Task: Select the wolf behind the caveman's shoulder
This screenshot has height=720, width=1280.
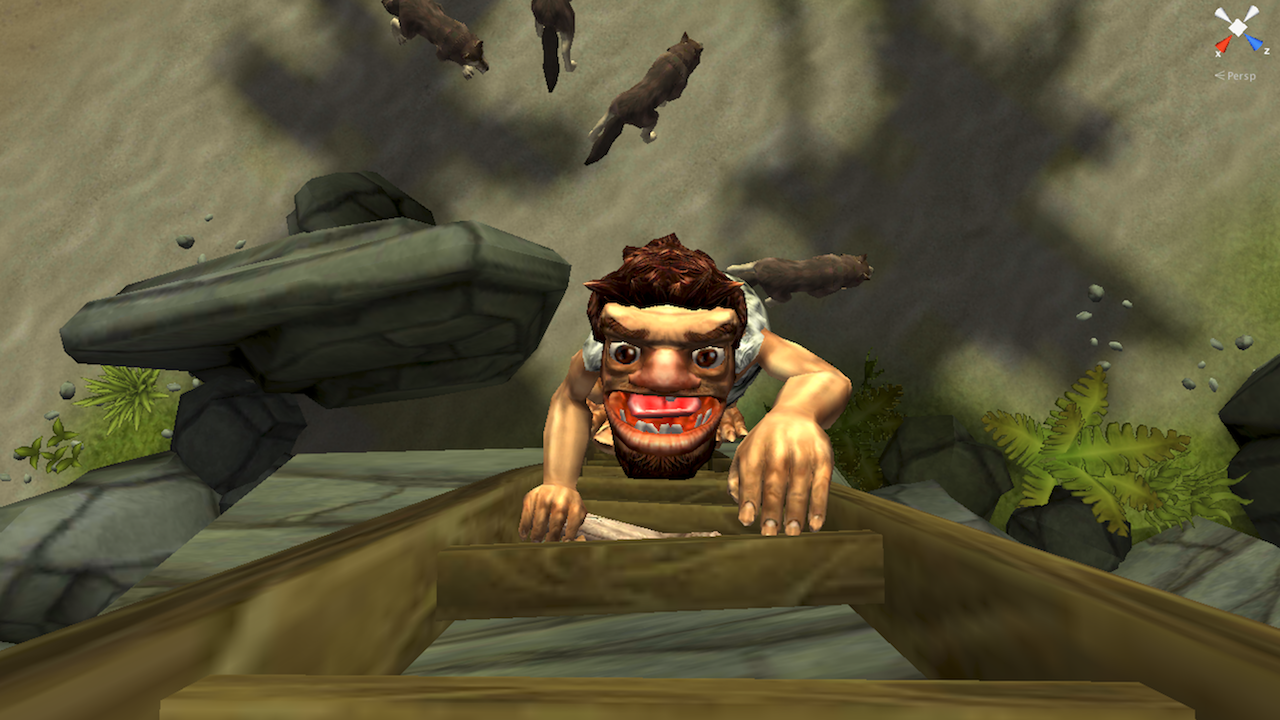Action: [810, 275]
